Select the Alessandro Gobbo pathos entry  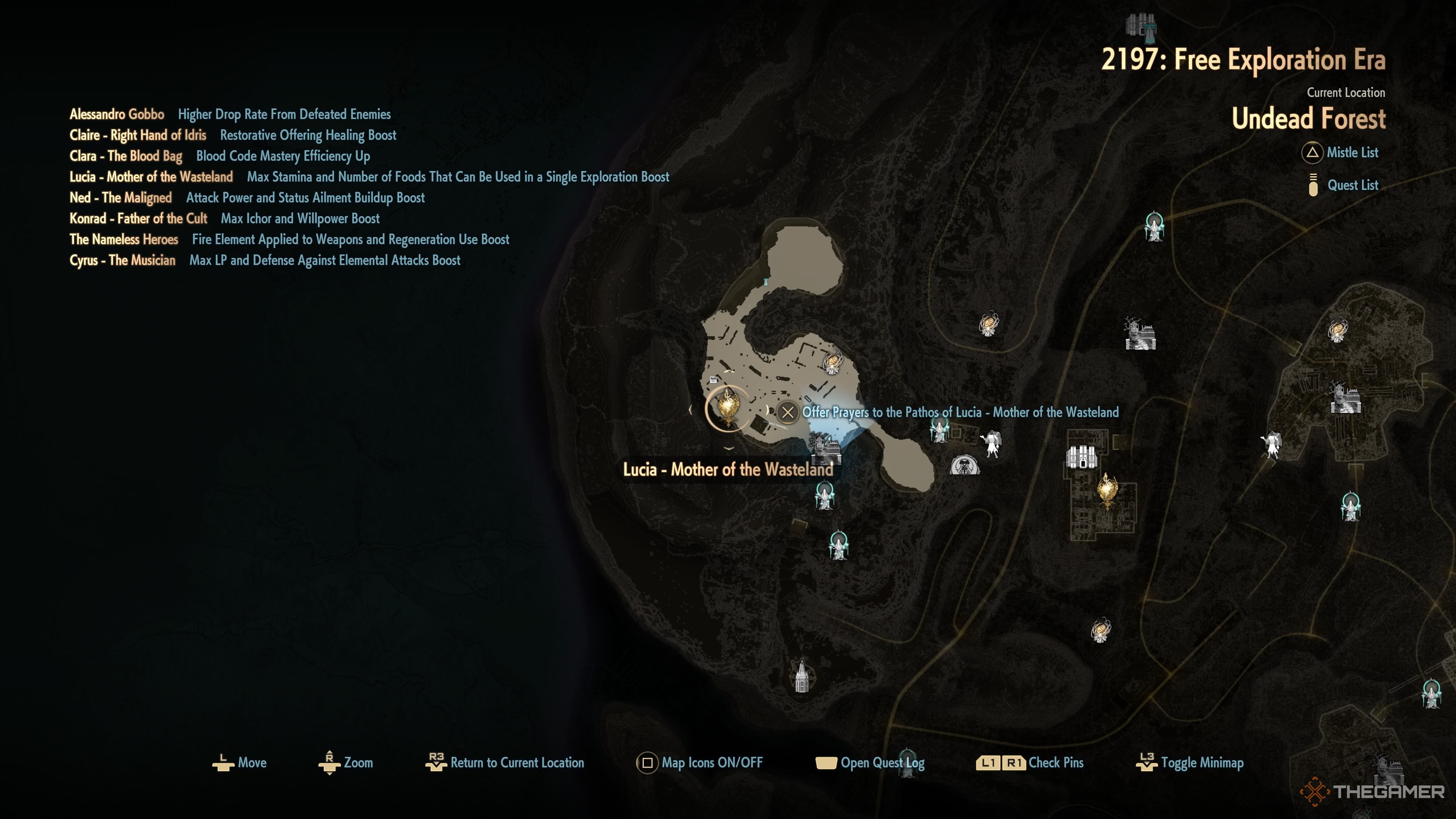(x=117, y=114)
